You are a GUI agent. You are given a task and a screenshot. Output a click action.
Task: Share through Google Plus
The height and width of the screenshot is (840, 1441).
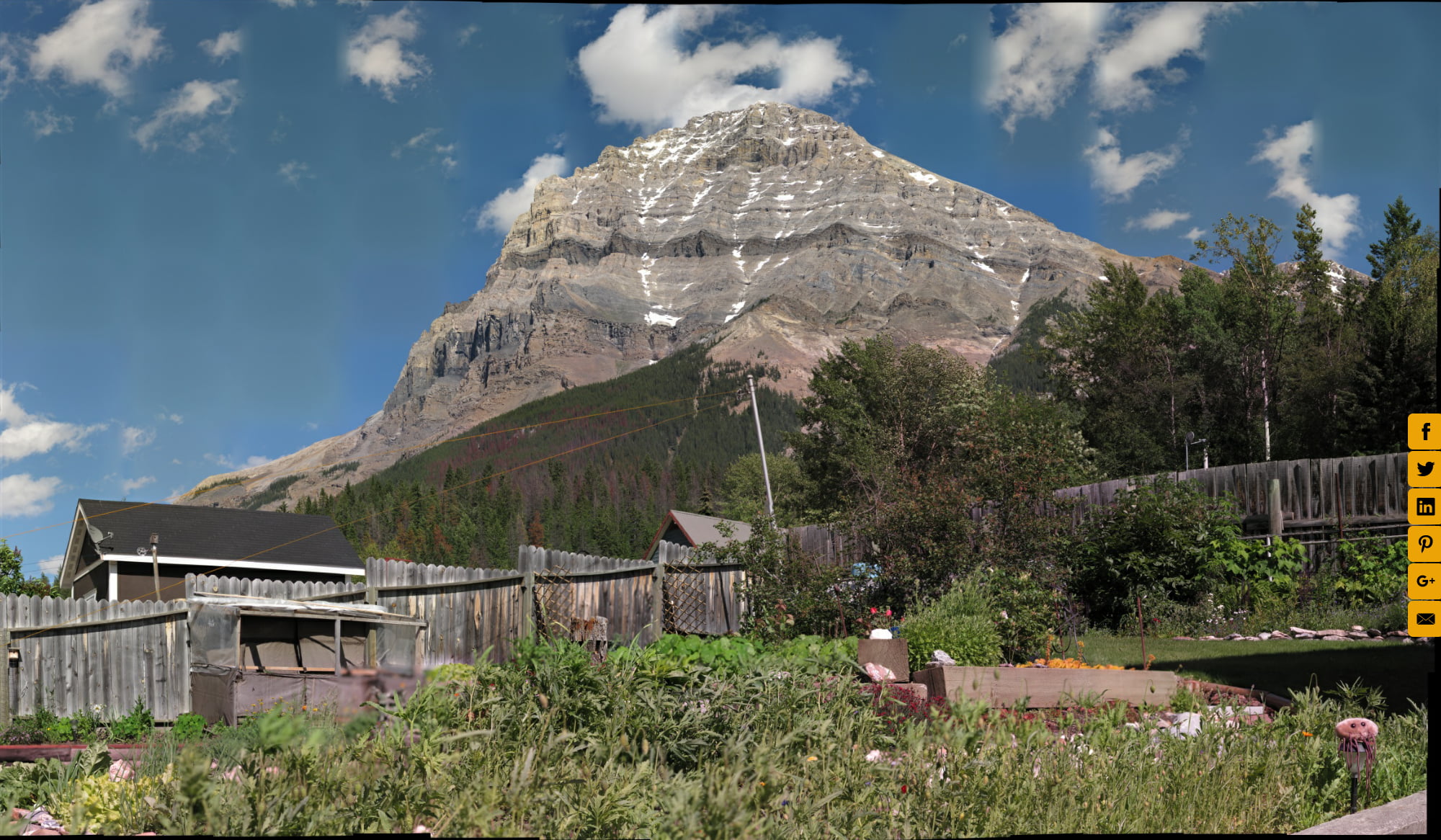point(1424,581)
